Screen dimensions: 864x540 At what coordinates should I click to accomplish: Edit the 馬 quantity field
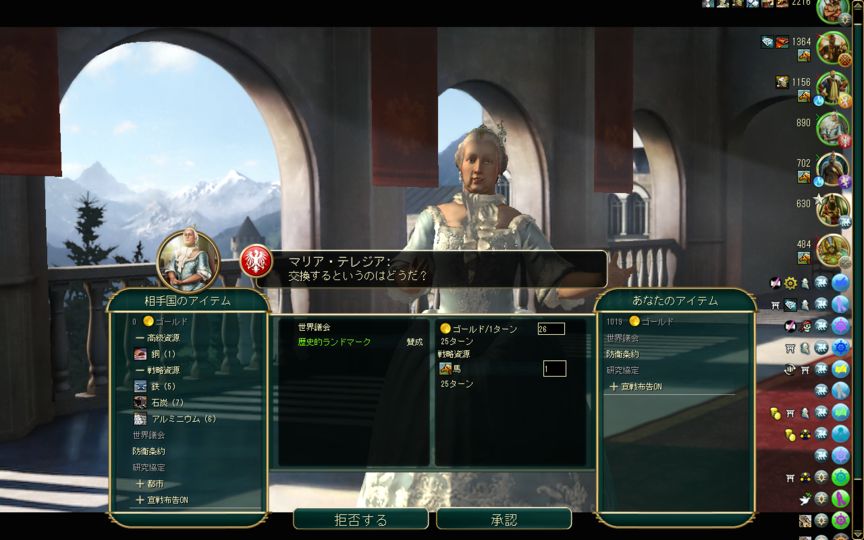[554, 369]
